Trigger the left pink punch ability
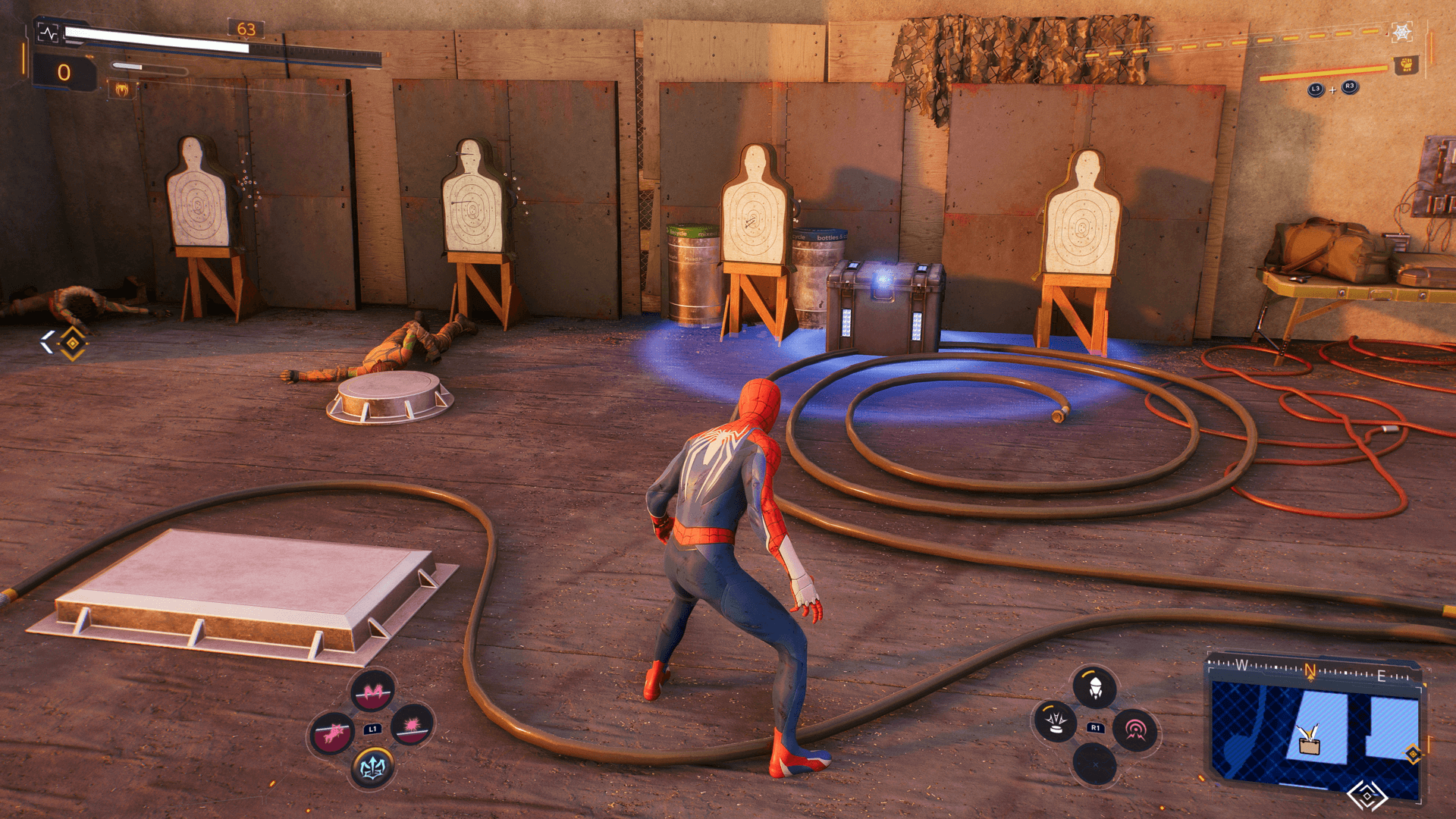 (332, 732)
